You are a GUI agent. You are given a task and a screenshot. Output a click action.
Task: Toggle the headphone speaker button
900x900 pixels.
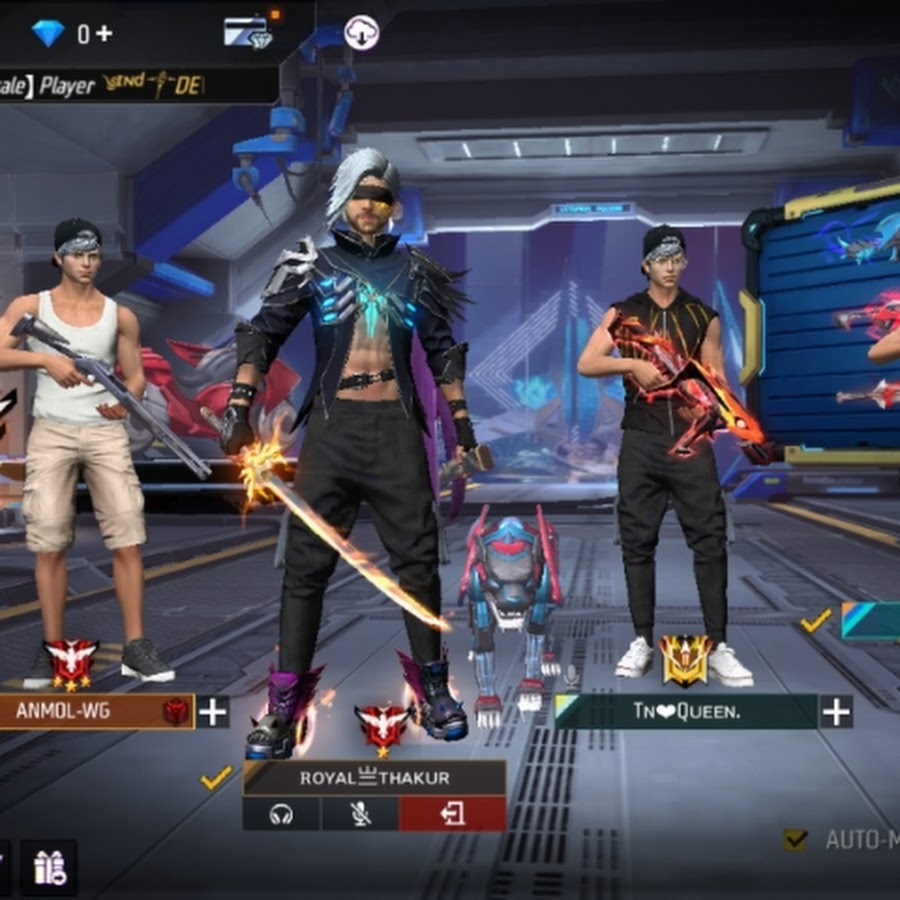281,814
